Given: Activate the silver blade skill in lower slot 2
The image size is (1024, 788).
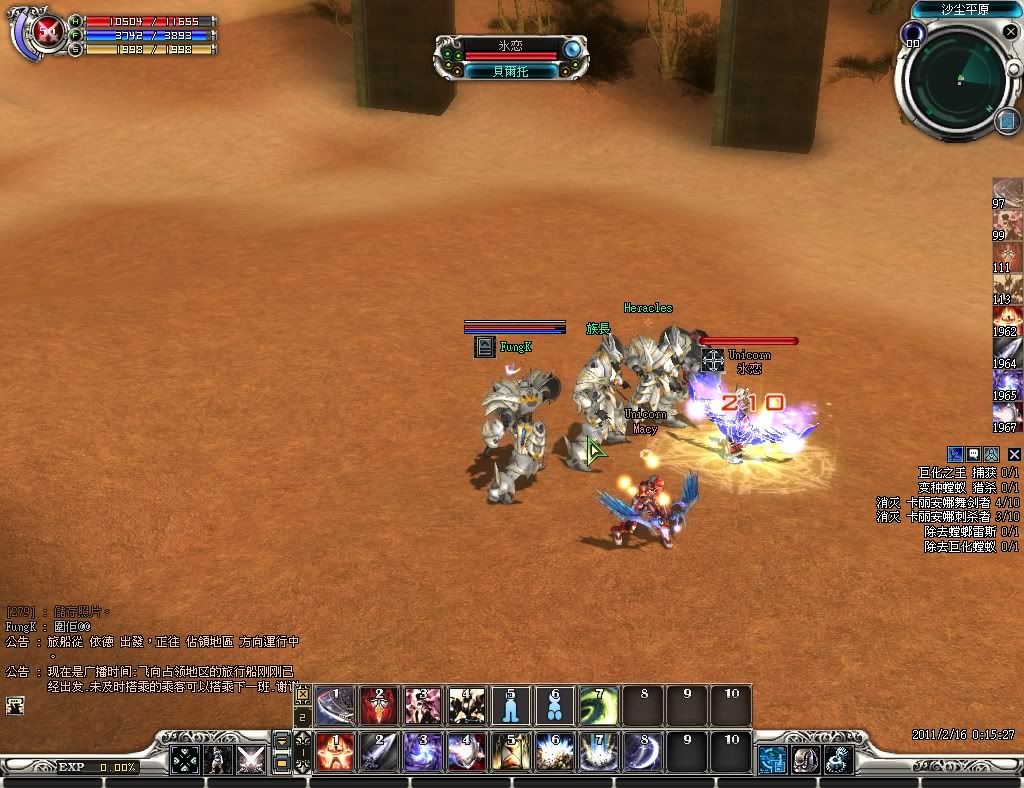Looking at the screenshot, I should [379, 752].
